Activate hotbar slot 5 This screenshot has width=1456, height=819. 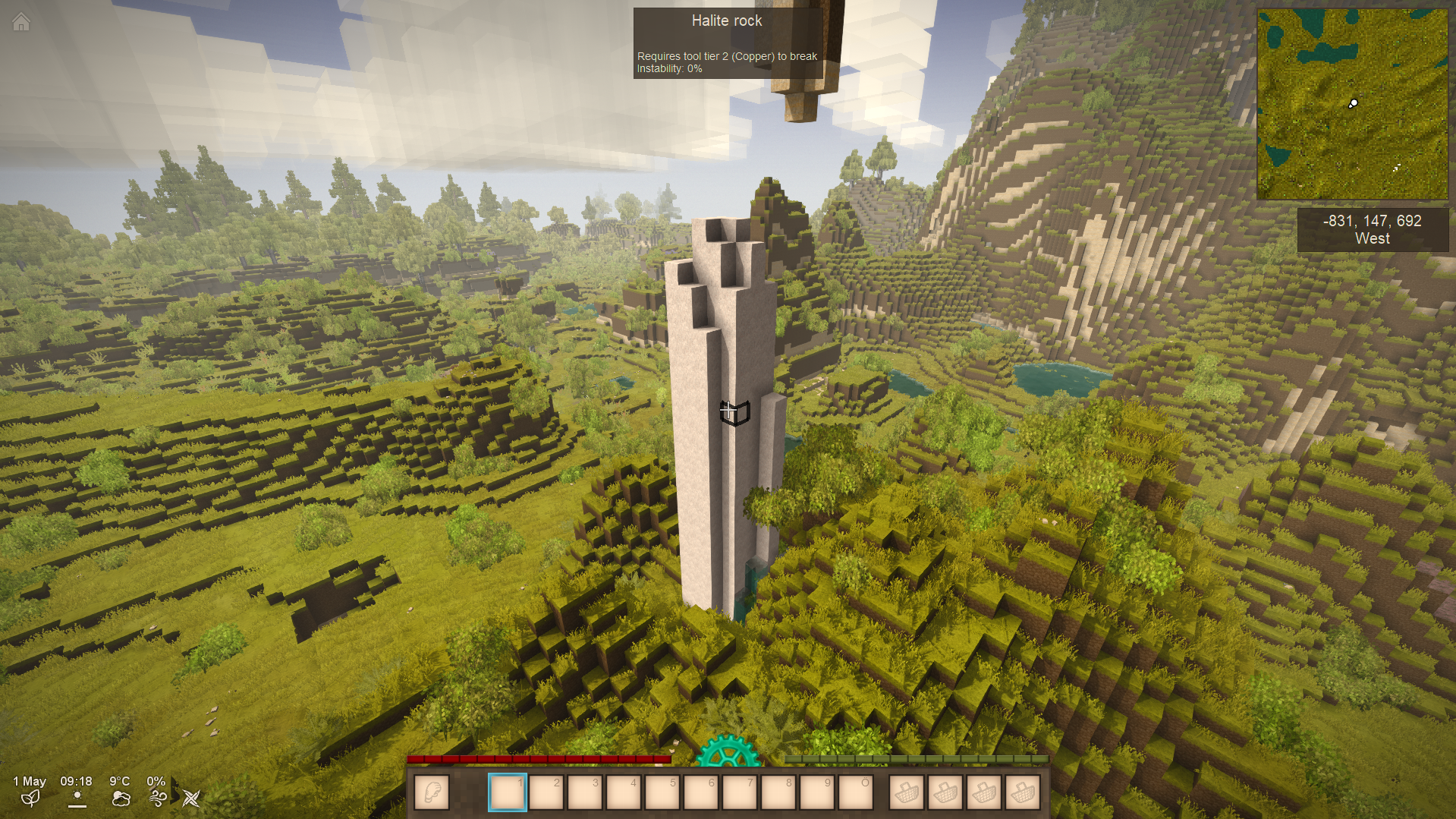662,793
